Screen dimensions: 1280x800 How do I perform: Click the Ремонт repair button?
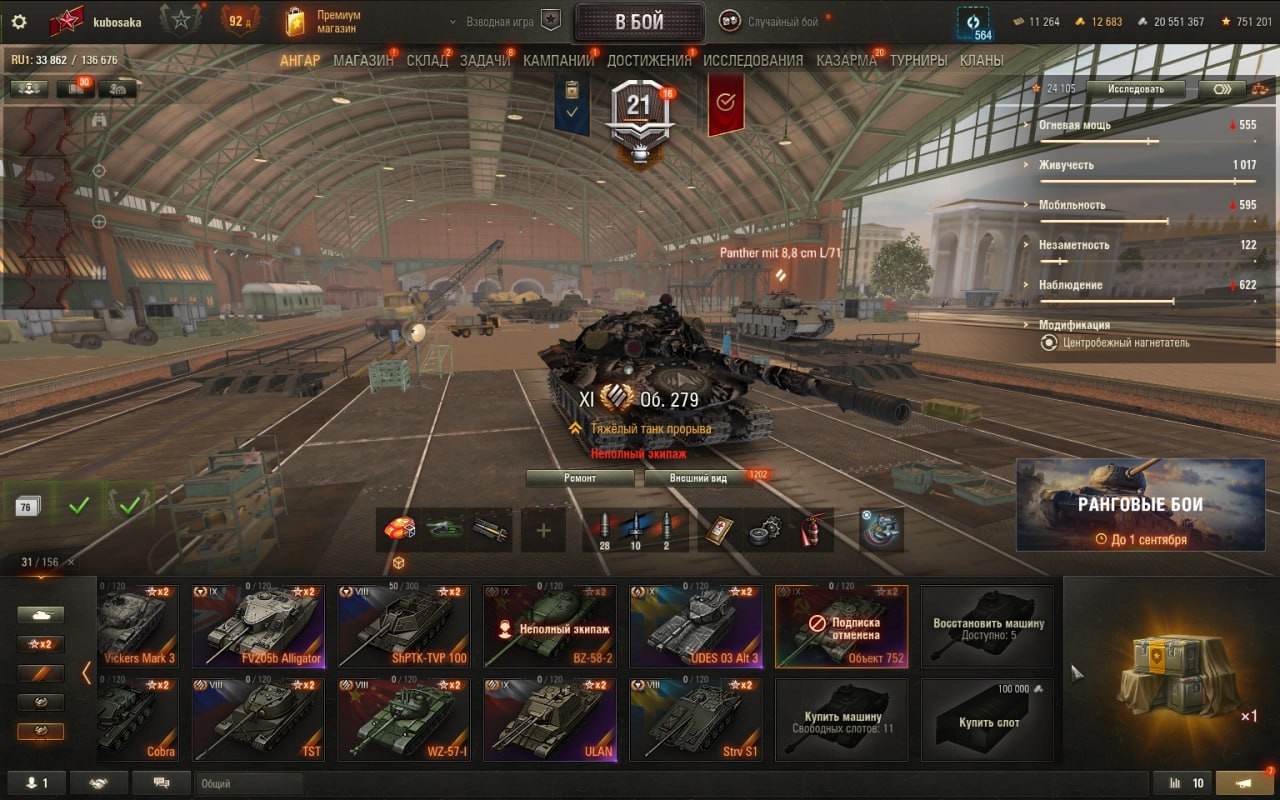coord(580,478)
